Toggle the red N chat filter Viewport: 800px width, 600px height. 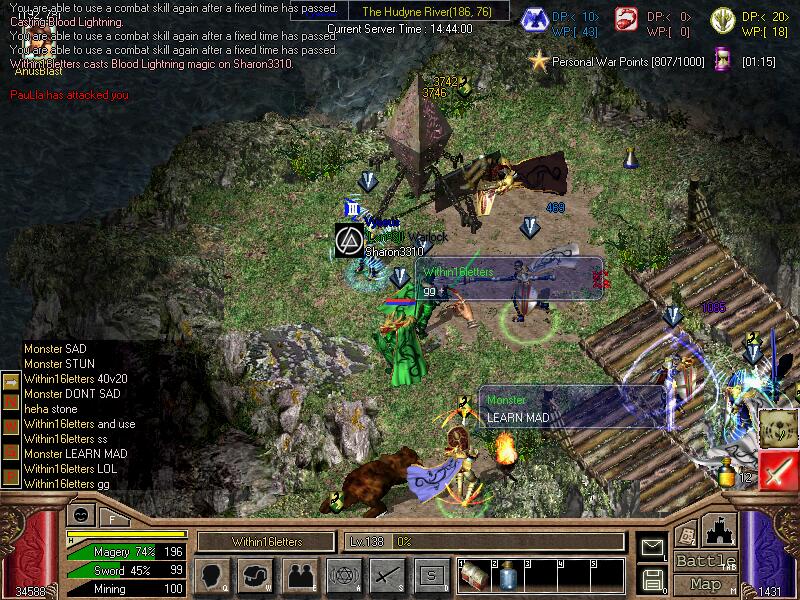[x=10, y=401]
